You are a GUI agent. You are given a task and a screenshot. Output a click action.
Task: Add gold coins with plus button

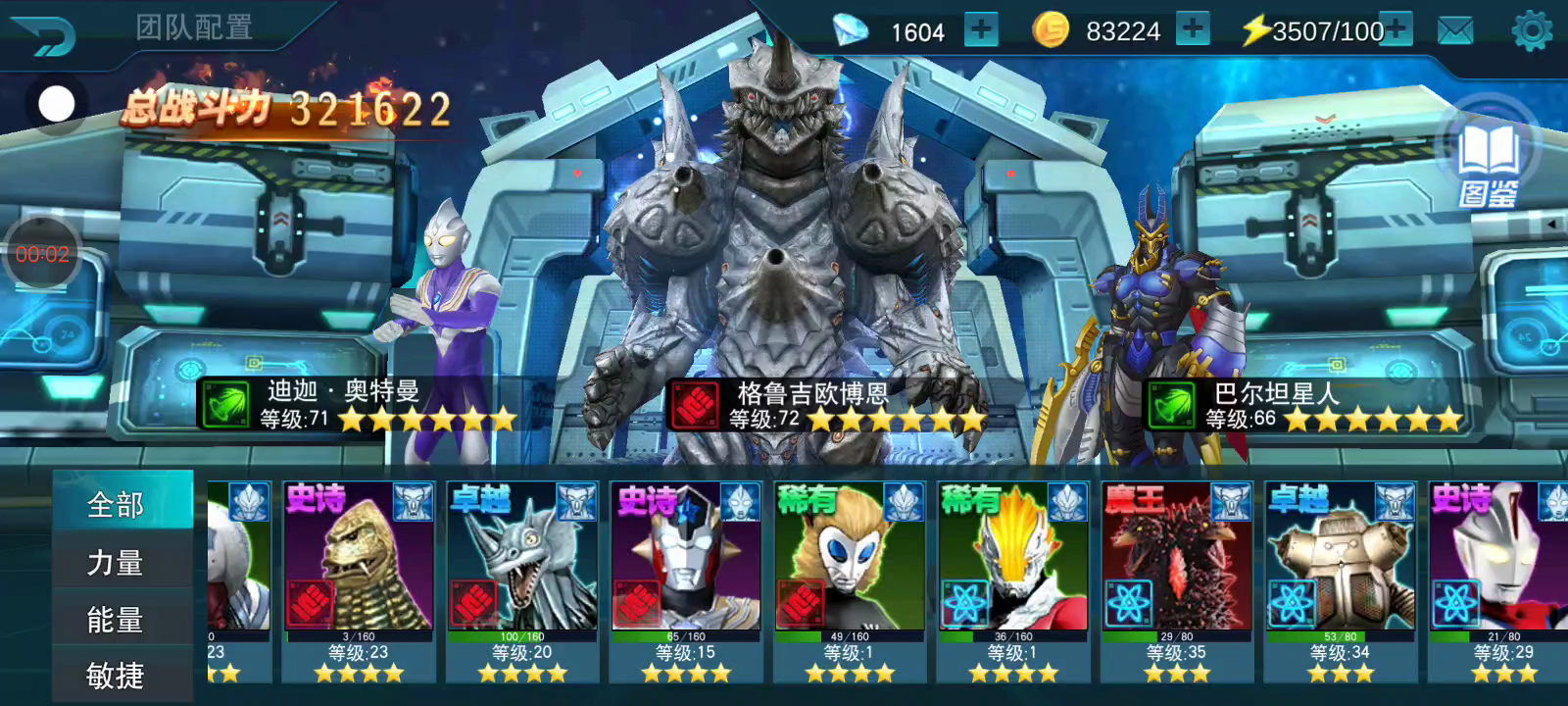coord(1192,29)
